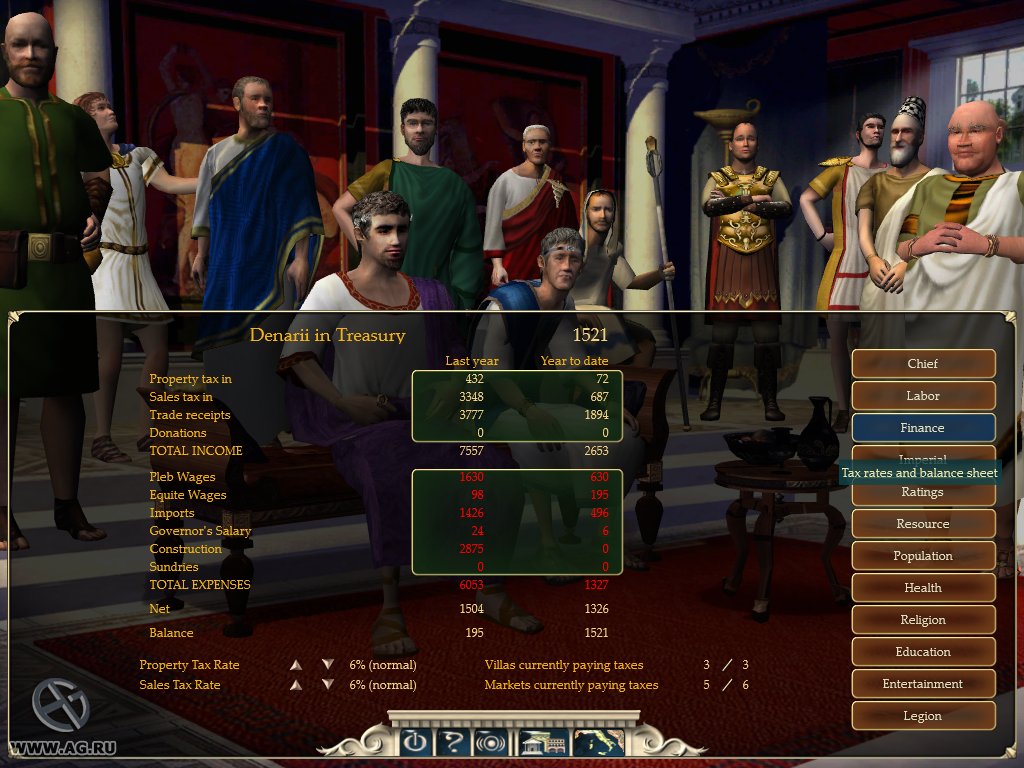View the Population advisor
Viewport: 1024px width, 768px height.
pyautogui.click(x=923, y=556)
